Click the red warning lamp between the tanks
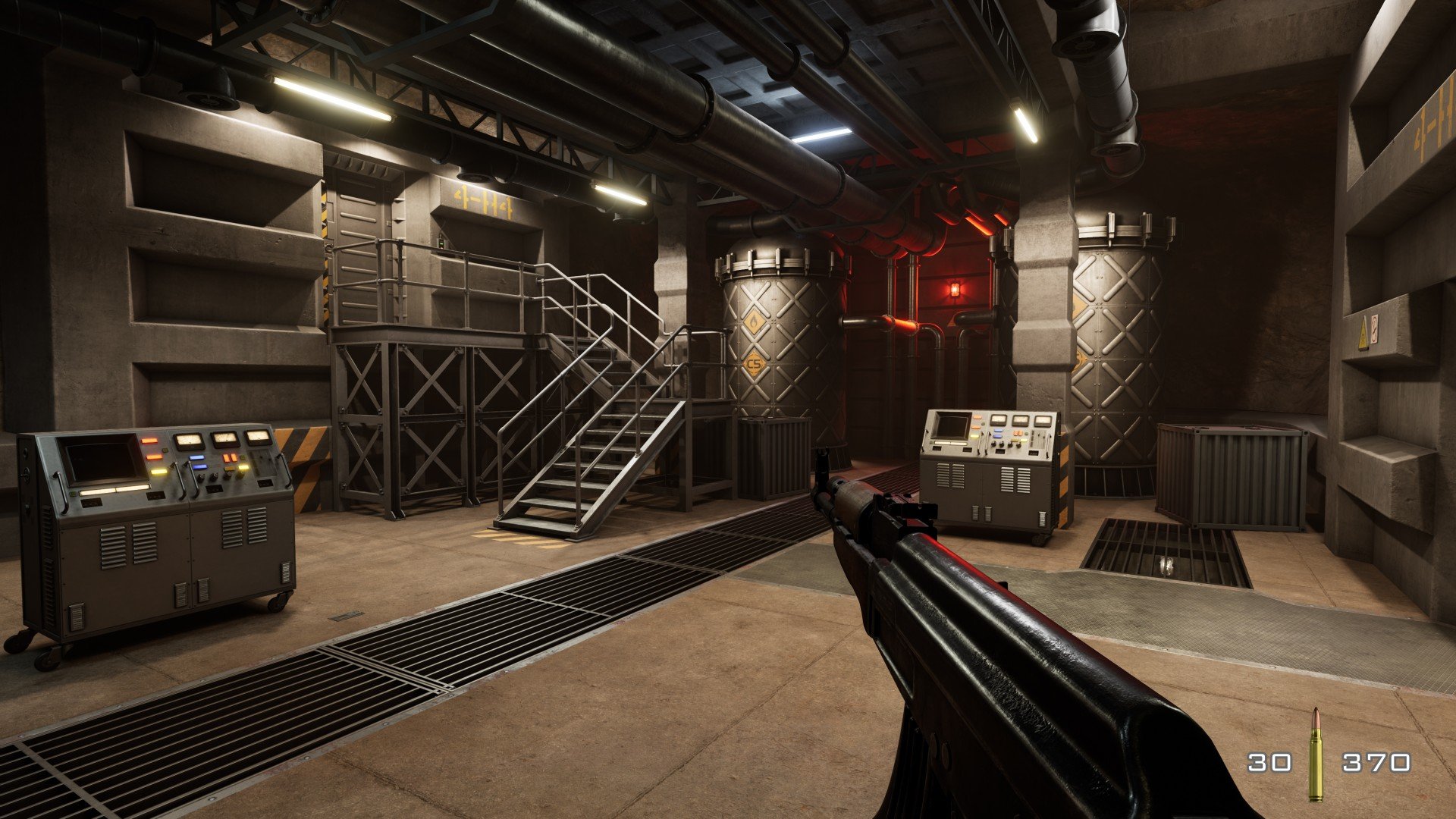This screenshot has width=1456, height=819. 954,288
